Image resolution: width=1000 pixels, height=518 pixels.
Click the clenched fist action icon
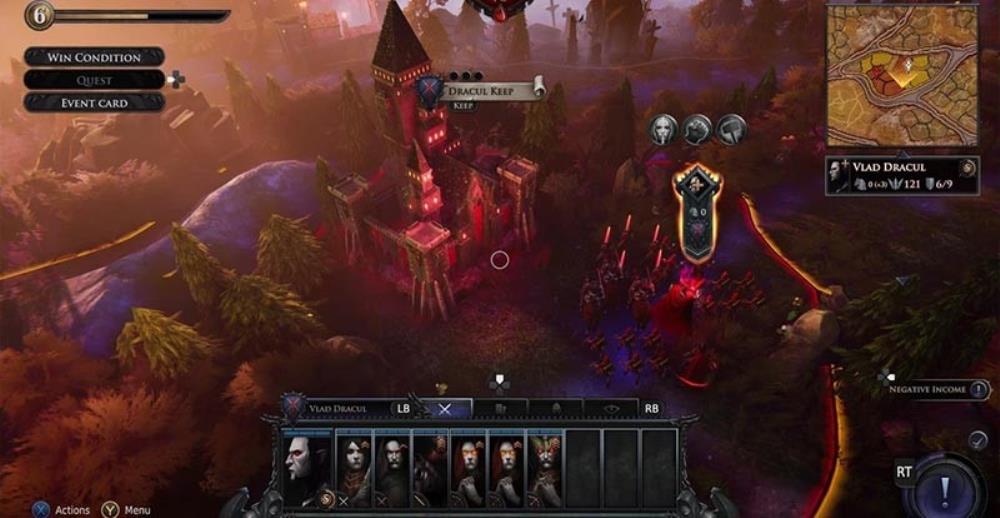[x=697, y=128]
